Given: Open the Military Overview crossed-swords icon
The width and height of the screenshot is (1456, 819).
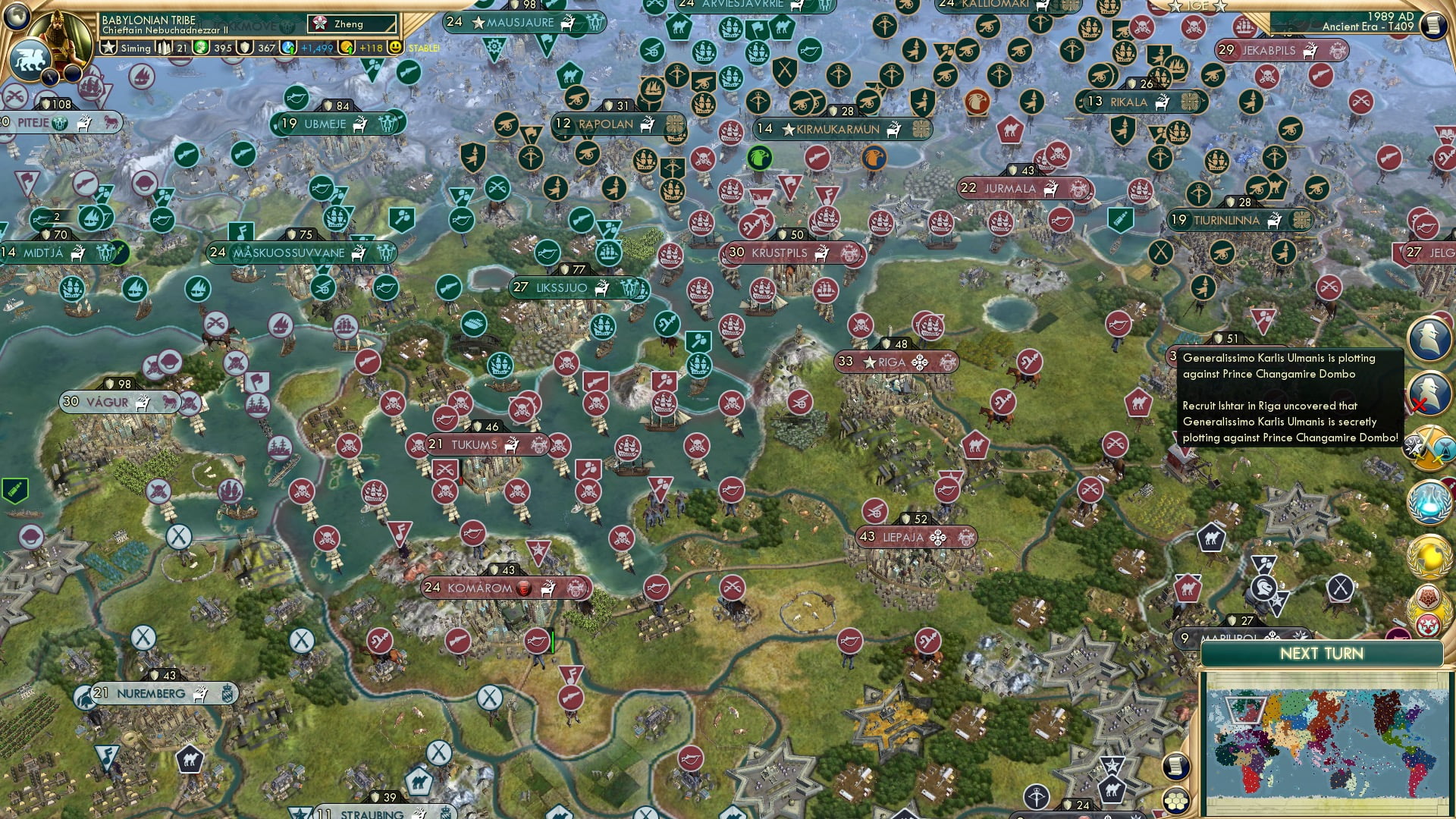Looking at the screenshot, I should [1428, 447].
